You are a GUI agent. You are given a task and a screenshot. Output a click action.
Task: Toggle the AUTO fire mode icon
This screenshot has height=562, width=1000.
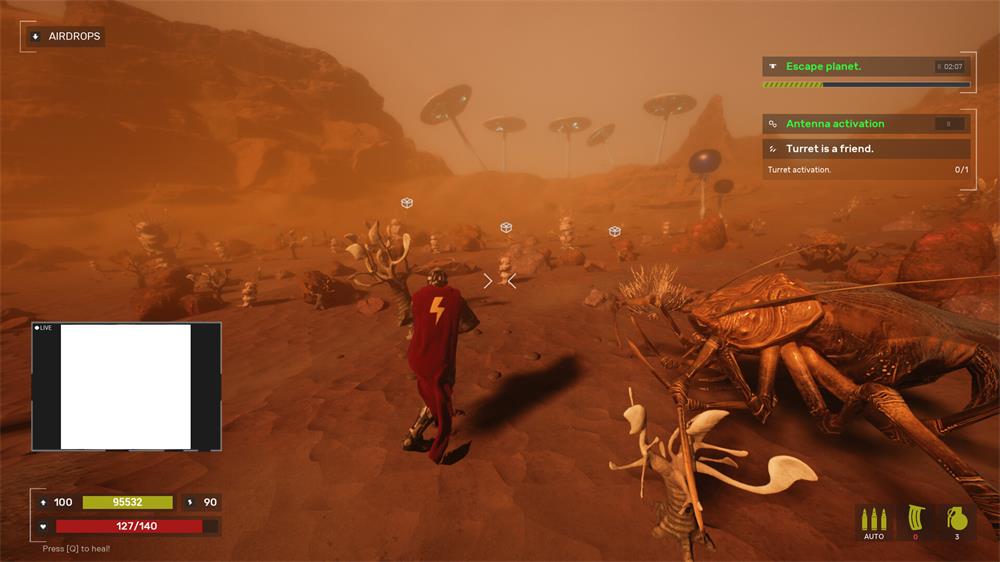click(x=874, y=521)
